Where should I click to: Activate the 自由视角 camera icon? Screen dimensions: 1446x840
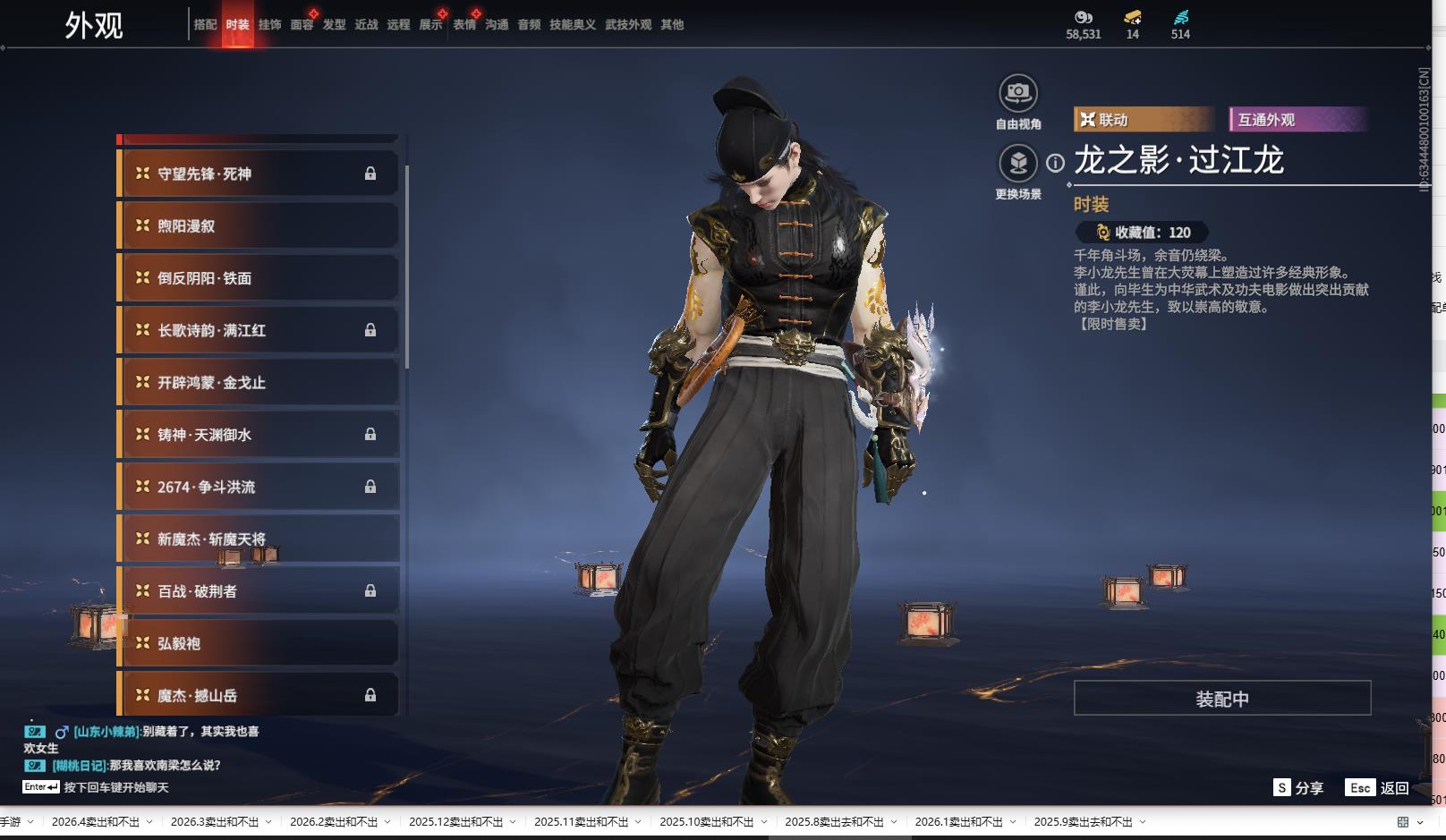[x=1017, y=93]
